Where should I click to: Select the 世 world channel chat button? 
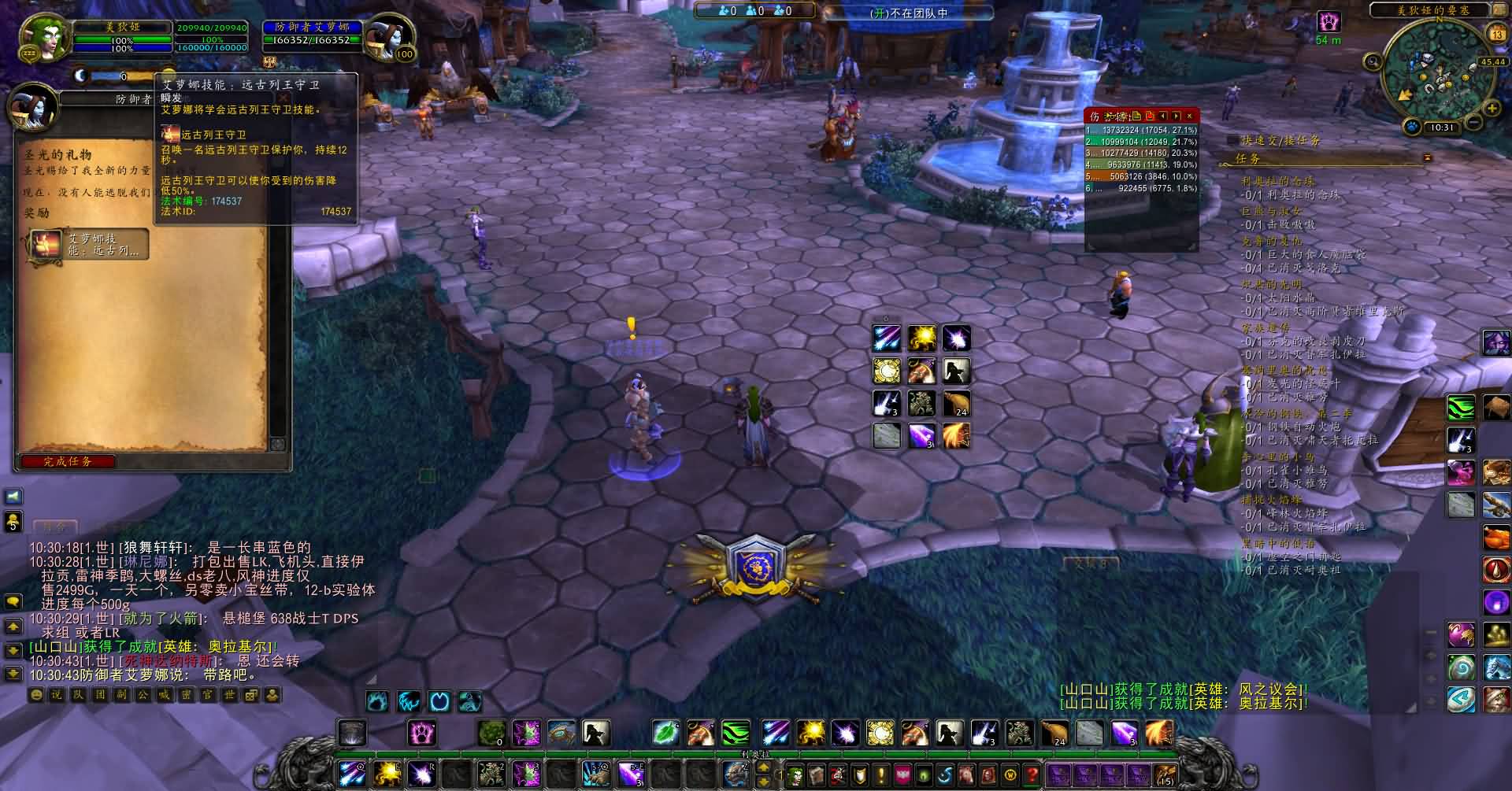click(x=229, y=695)
